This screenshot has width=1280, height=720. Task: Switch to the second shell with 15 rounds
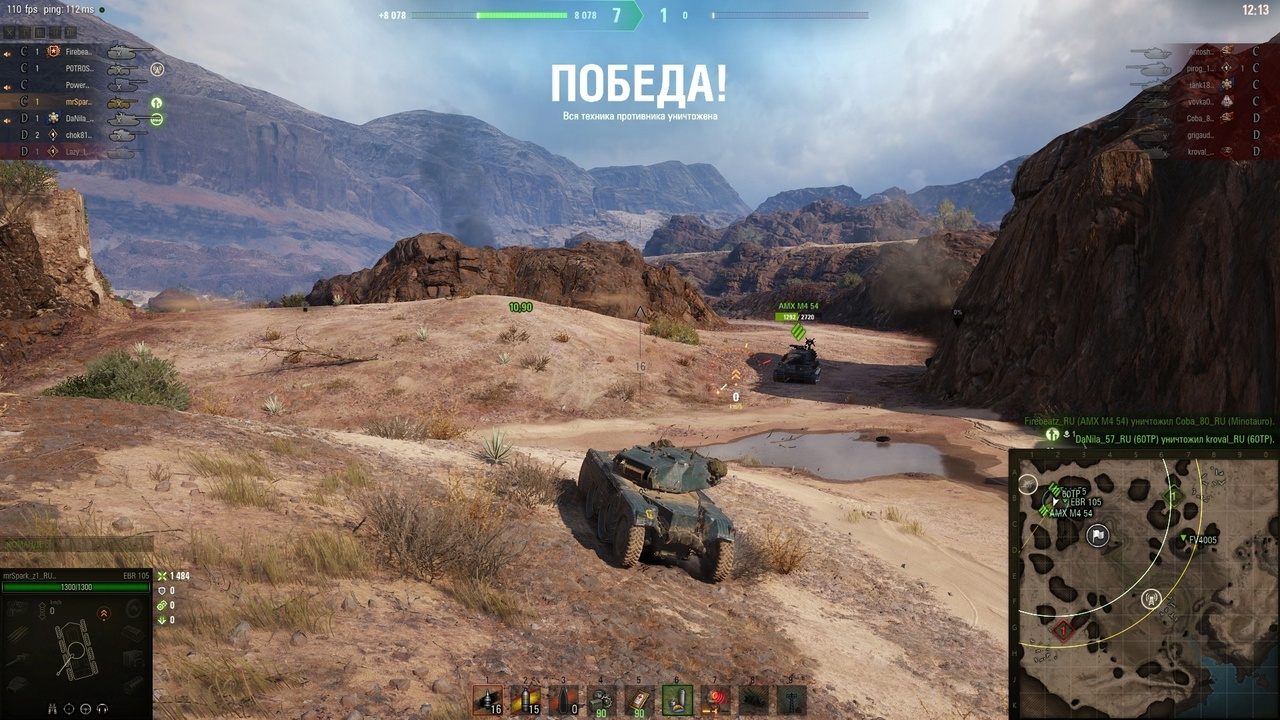525,700
